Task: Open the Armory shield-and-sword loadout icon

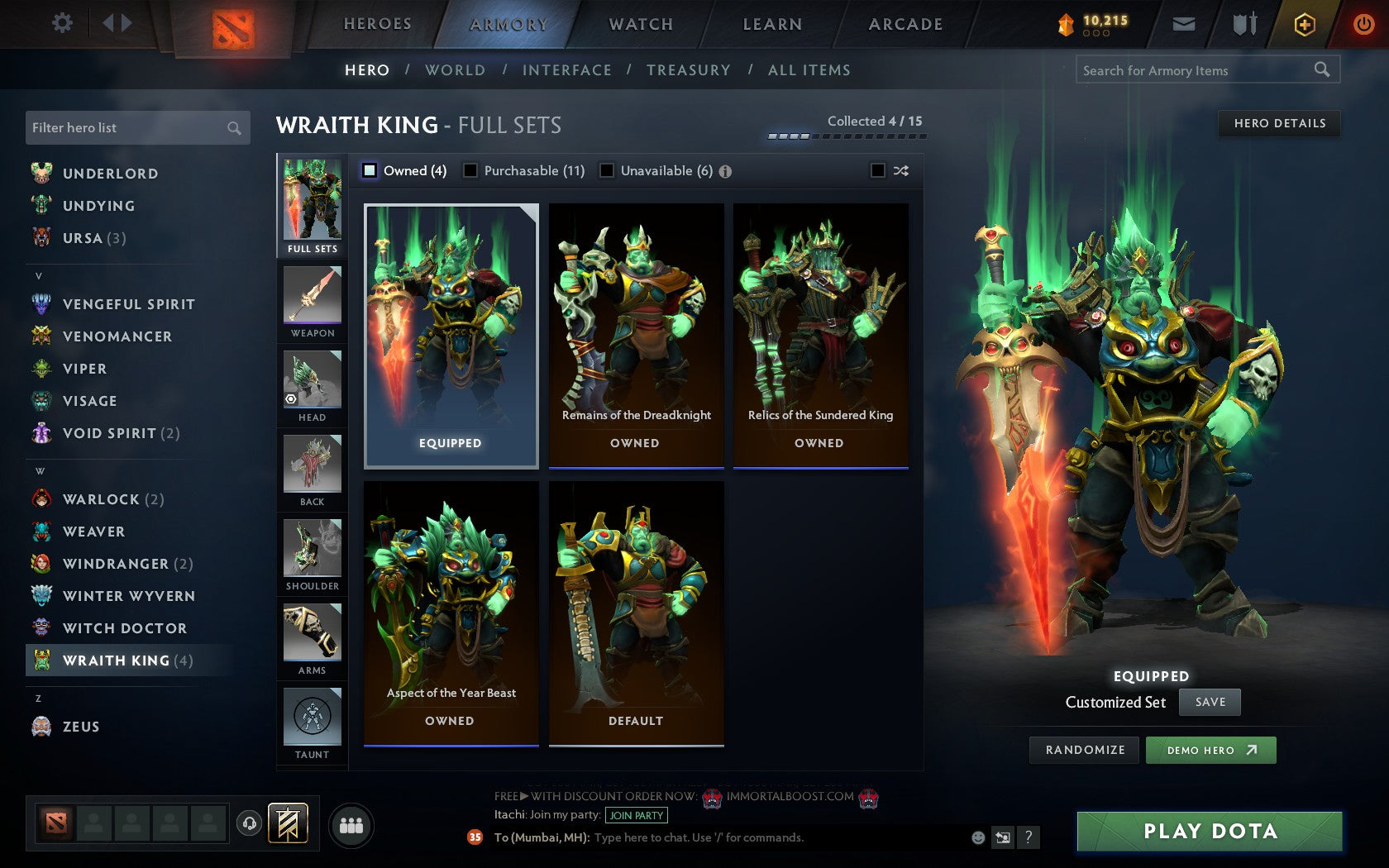Action: [x=1242, y=25]
